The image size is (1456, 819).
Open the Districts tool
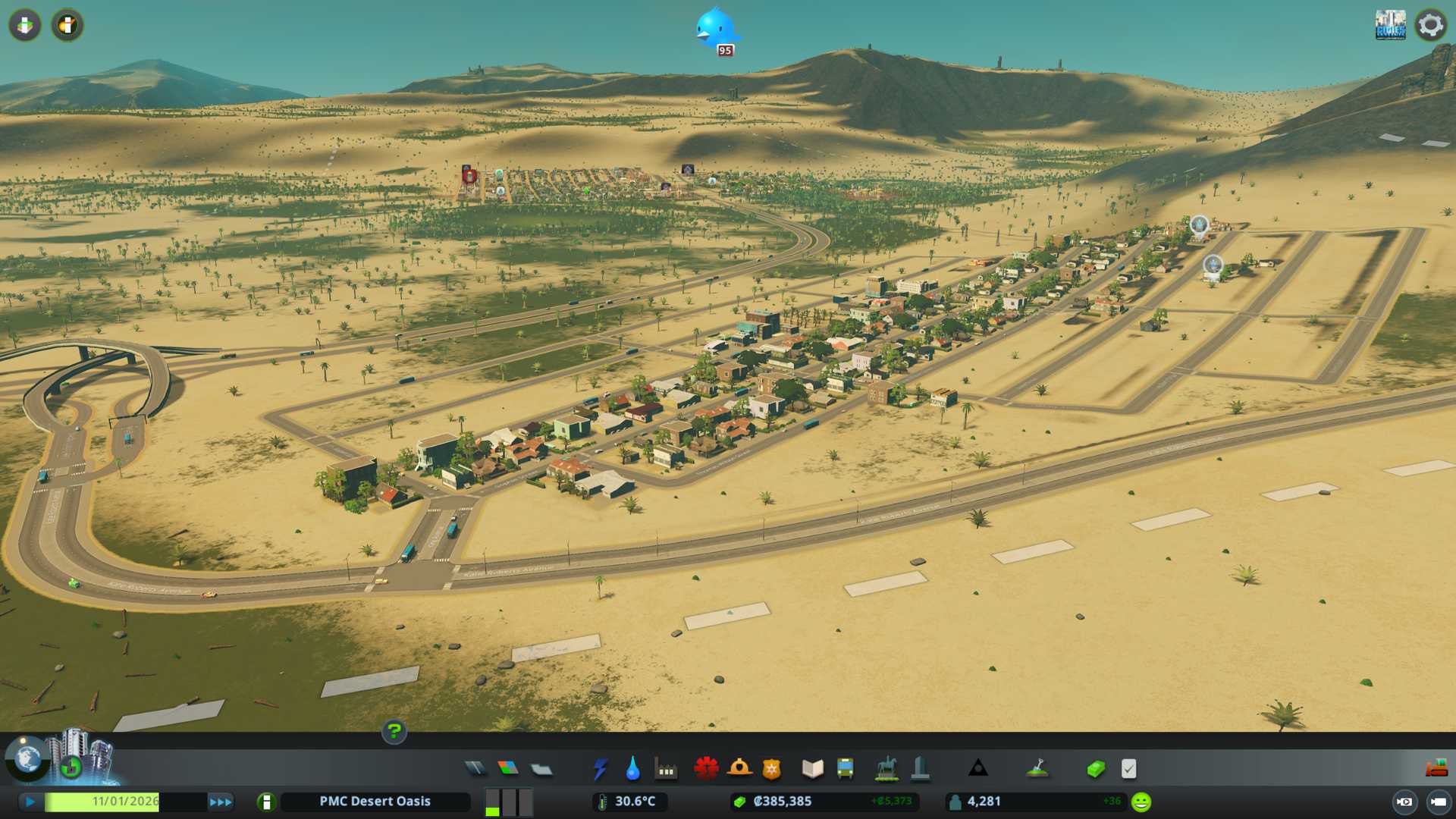541,769
